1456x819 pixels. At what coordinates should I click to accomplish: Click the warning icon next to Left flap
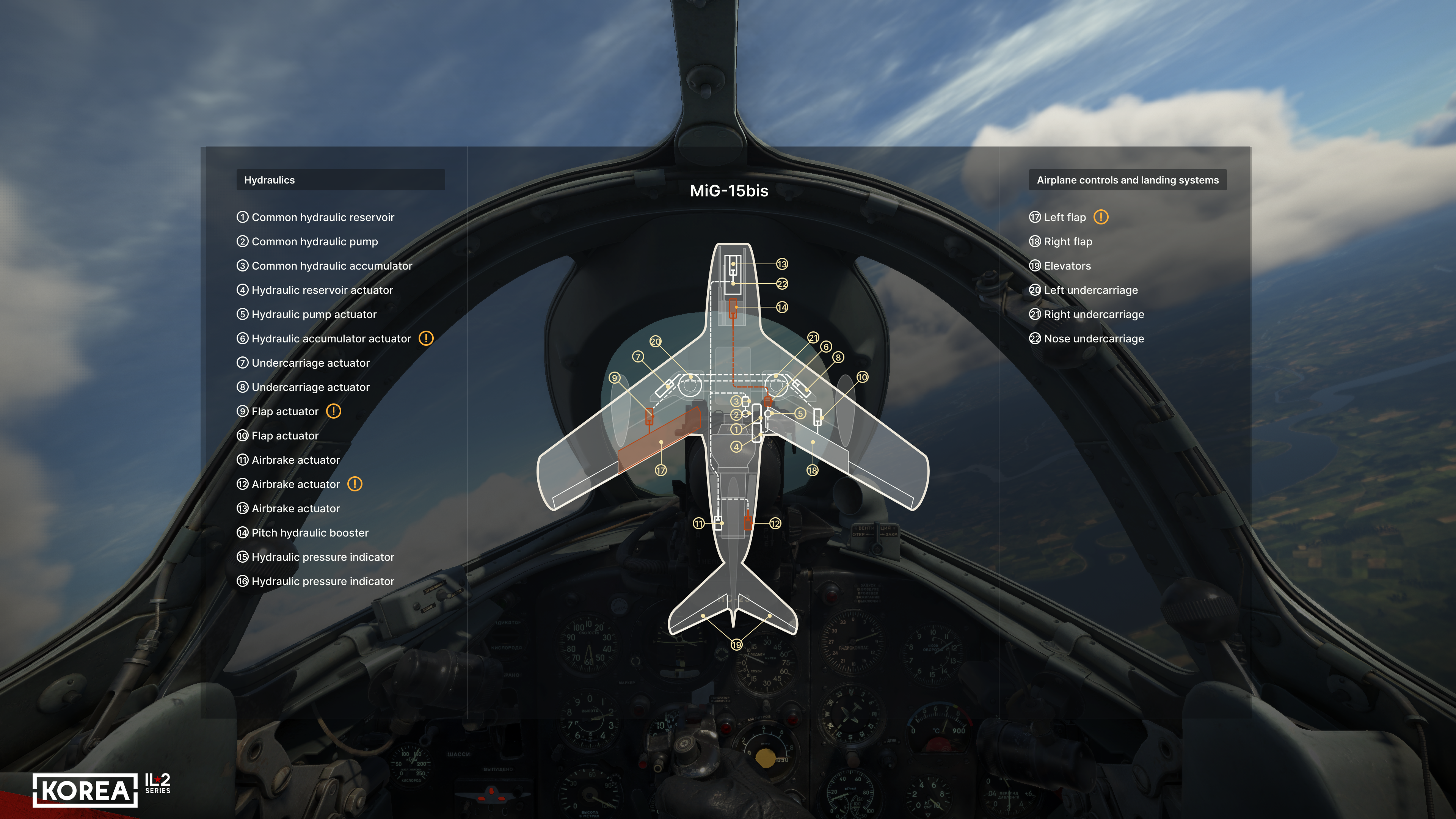pyautogui.click(x=1100, y=217)
